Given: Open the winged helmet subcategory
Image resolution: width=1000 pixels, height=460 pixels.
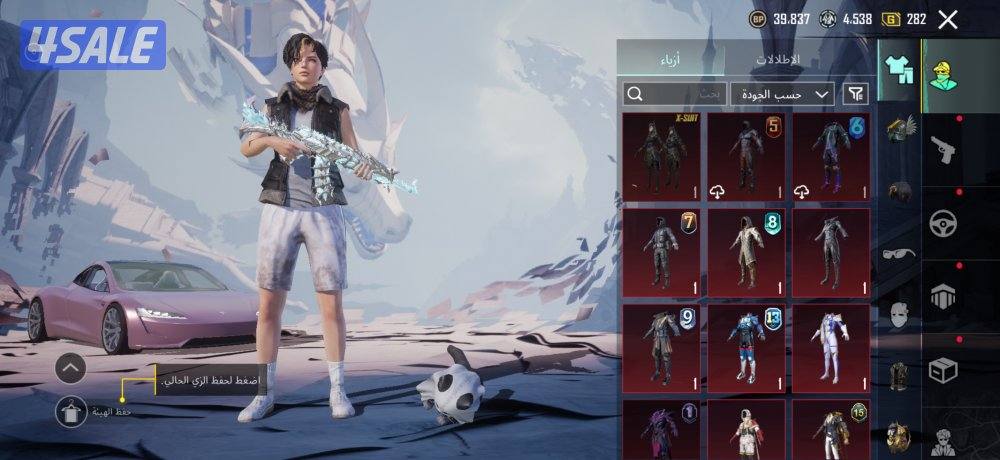Looking at the screenshot, I should tap(900, 129).
